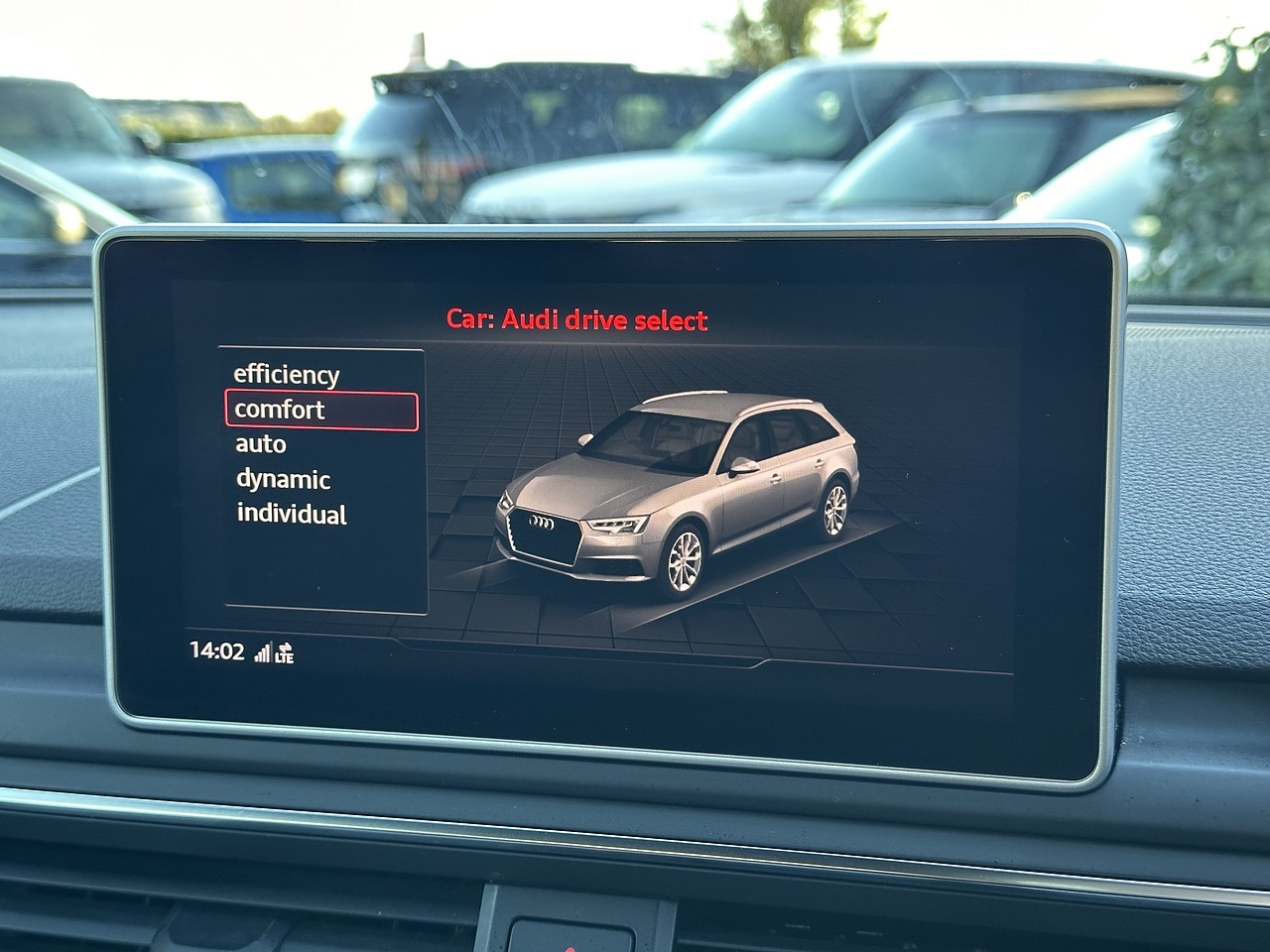Switch to auto drive mode
The image size is (1270, 952).
[x=261, y=444]
